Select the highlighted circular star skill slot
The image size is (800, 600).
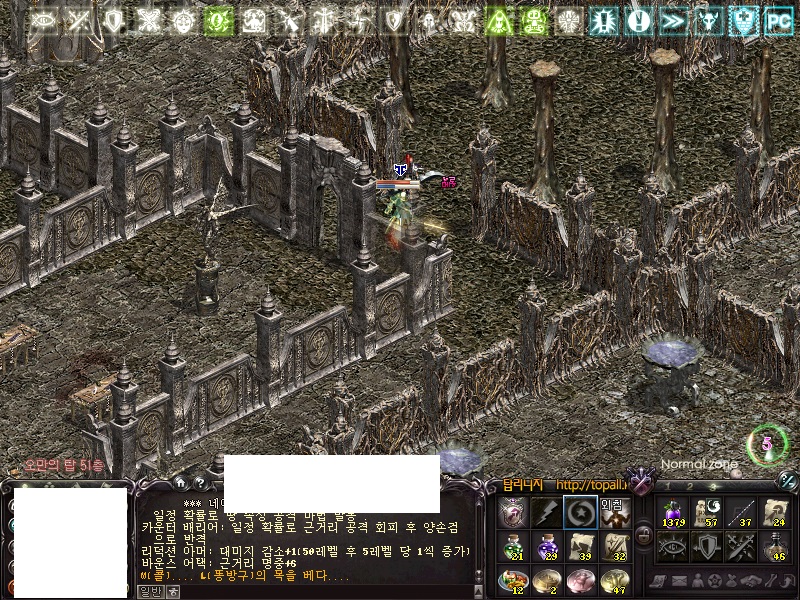[x=579, y=512]
